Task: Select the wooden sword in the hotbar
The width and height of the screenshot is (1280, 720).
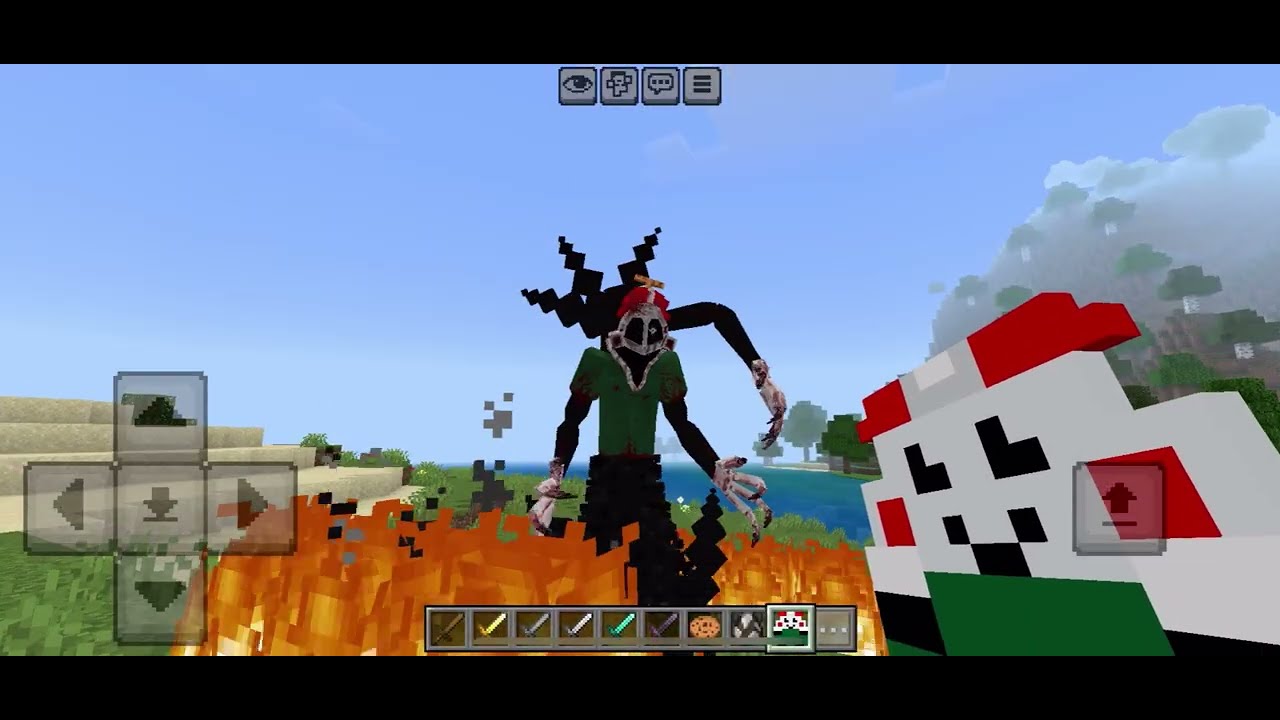Action: pyautogui.click(x=449, y=627)
